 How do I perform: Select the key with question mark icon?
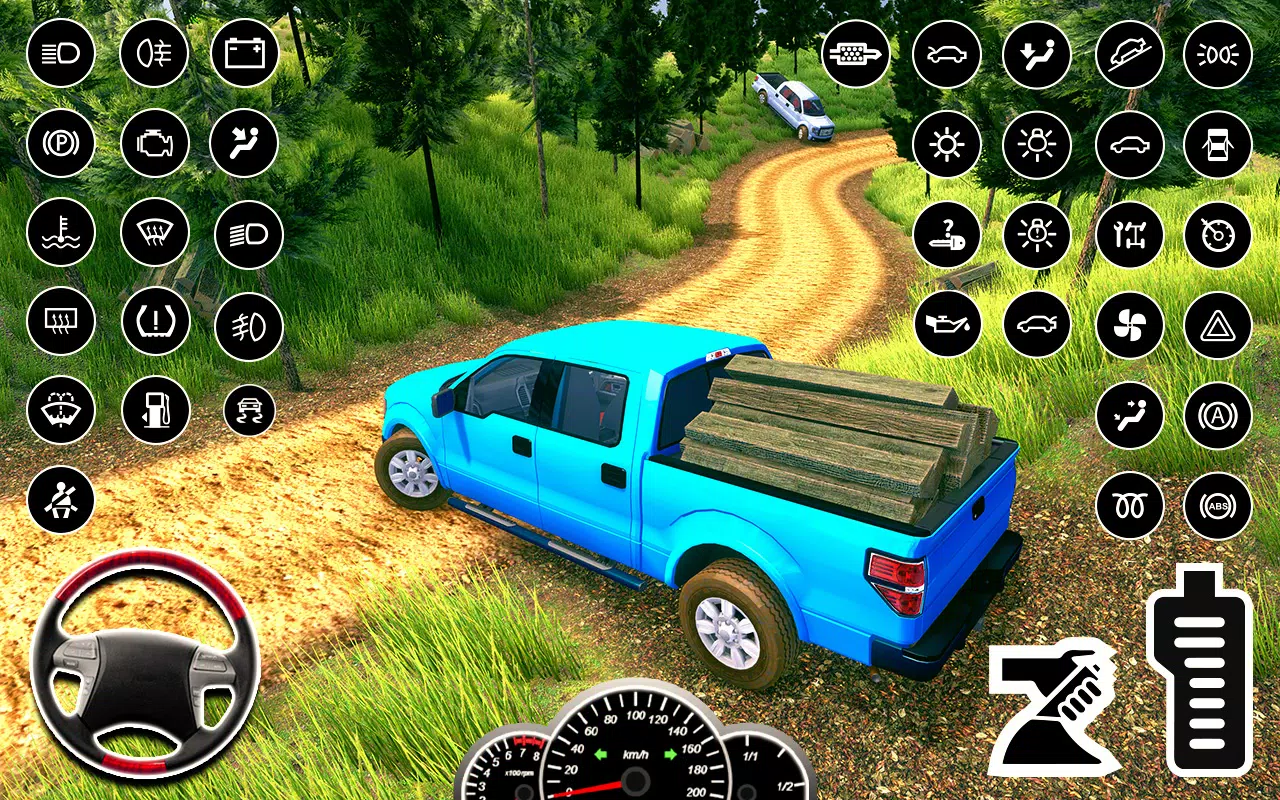pyautogui.click(x=947, y=235)
